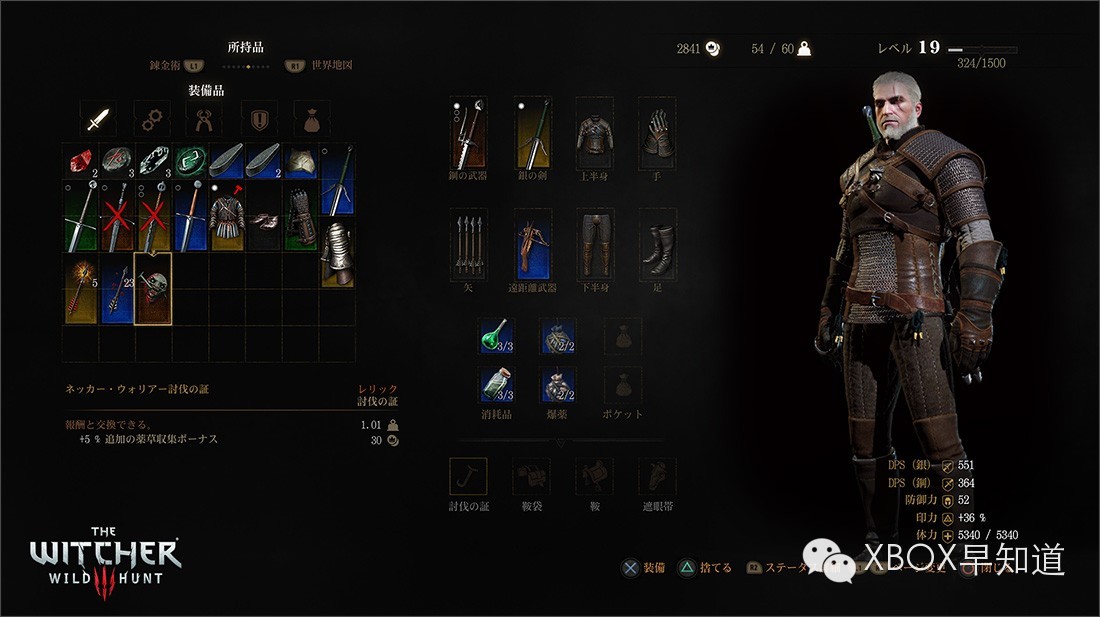The image size is (1100, 617).
Task: Select the stack of 23 crossbow bolts
Action: tap(117, 288)
